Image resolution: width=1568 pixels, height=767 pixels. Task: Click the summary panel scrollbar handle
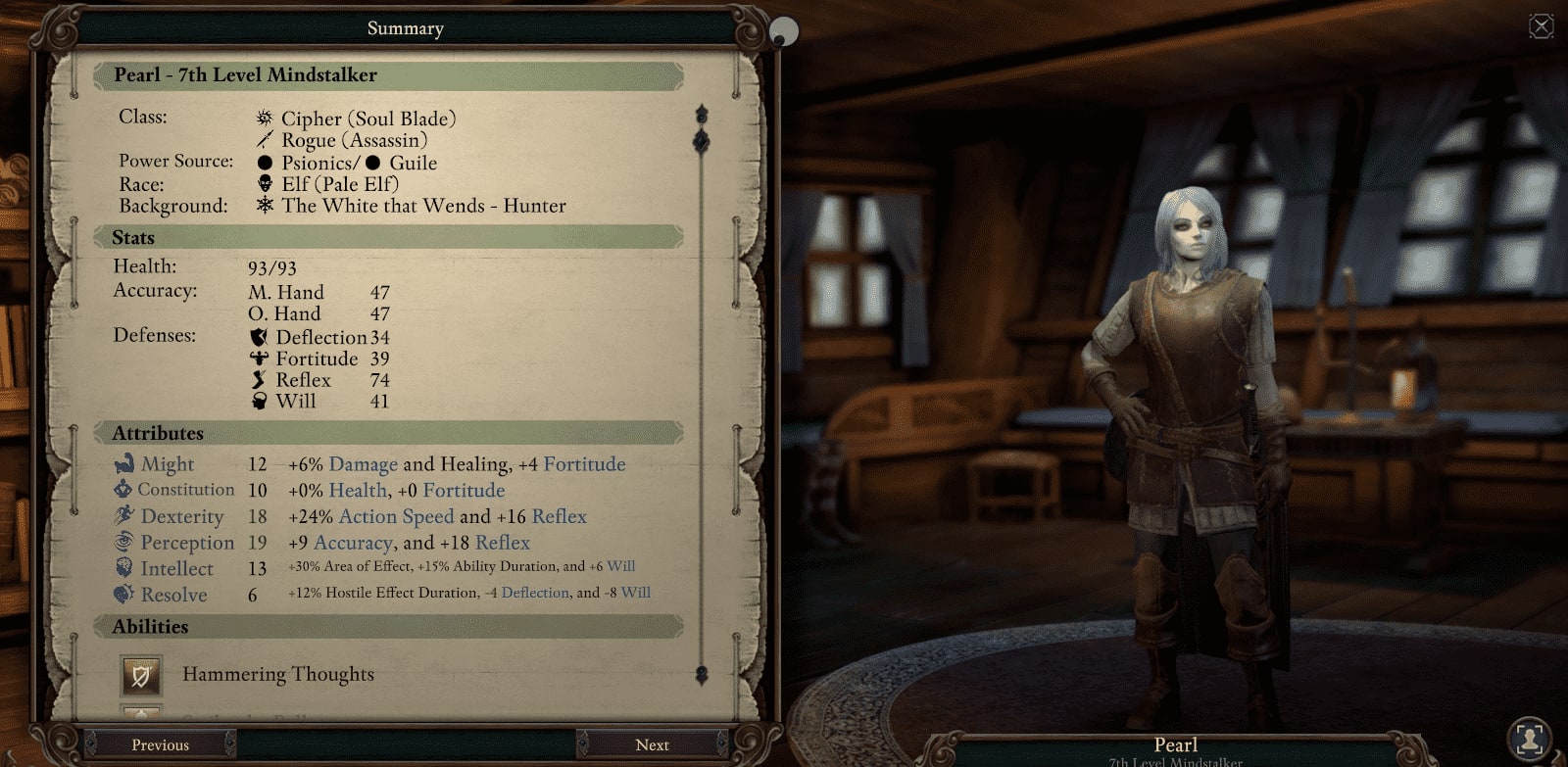701,142
